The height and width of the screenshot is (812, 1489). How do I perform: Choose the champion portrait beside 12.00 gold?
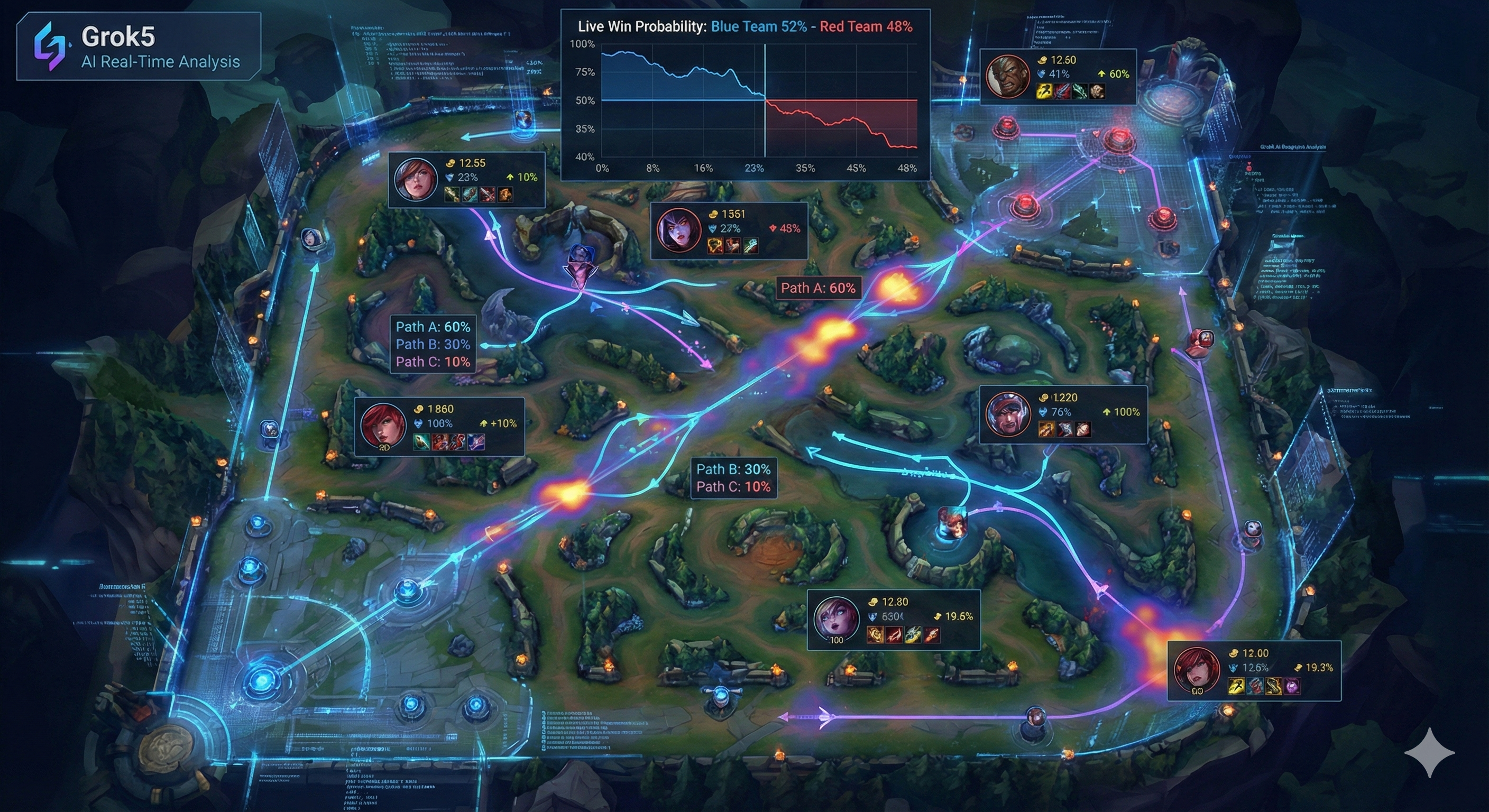1197,670
